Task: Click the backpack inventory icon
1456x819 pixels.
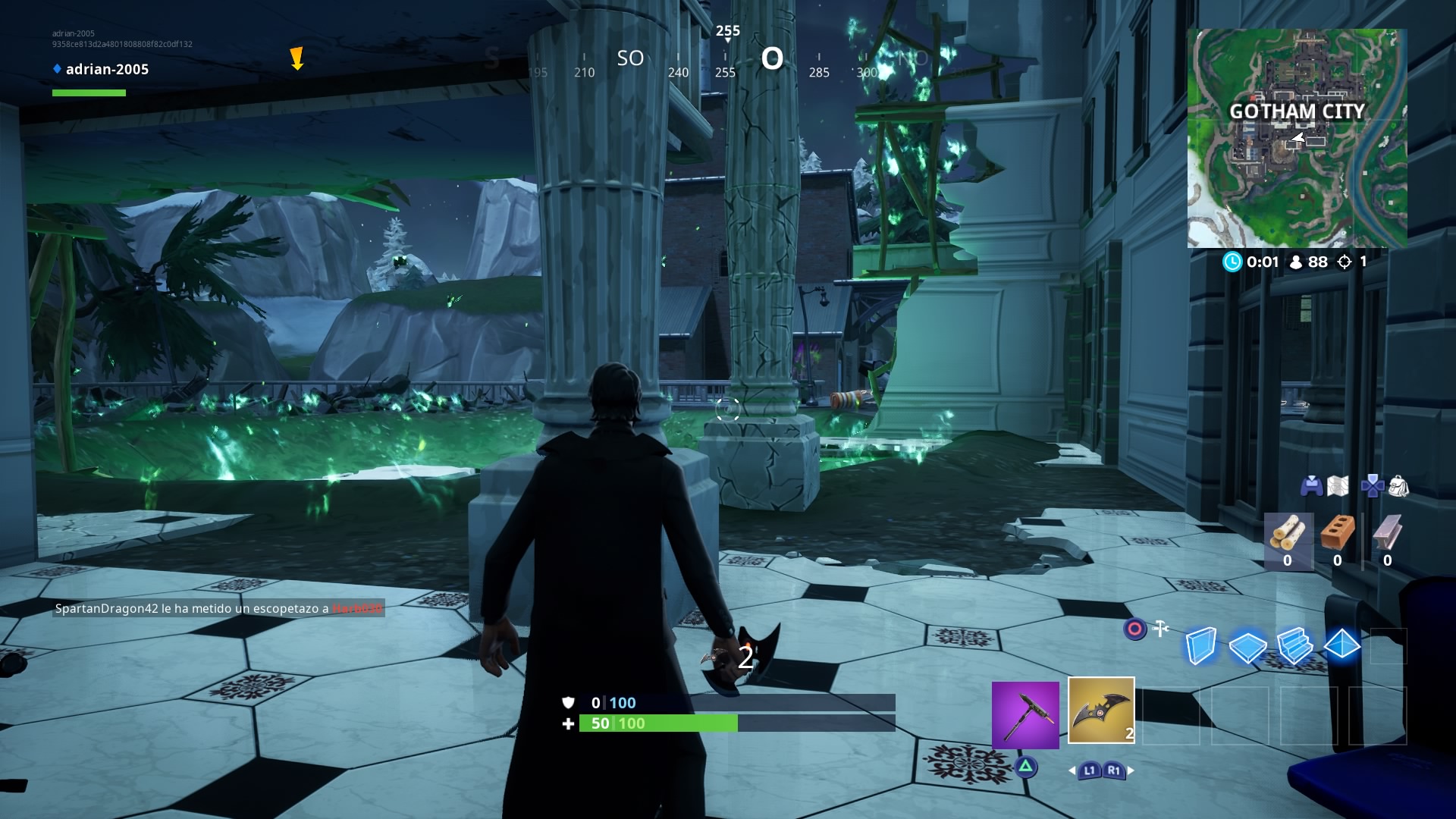Action: coord(1399,486)
